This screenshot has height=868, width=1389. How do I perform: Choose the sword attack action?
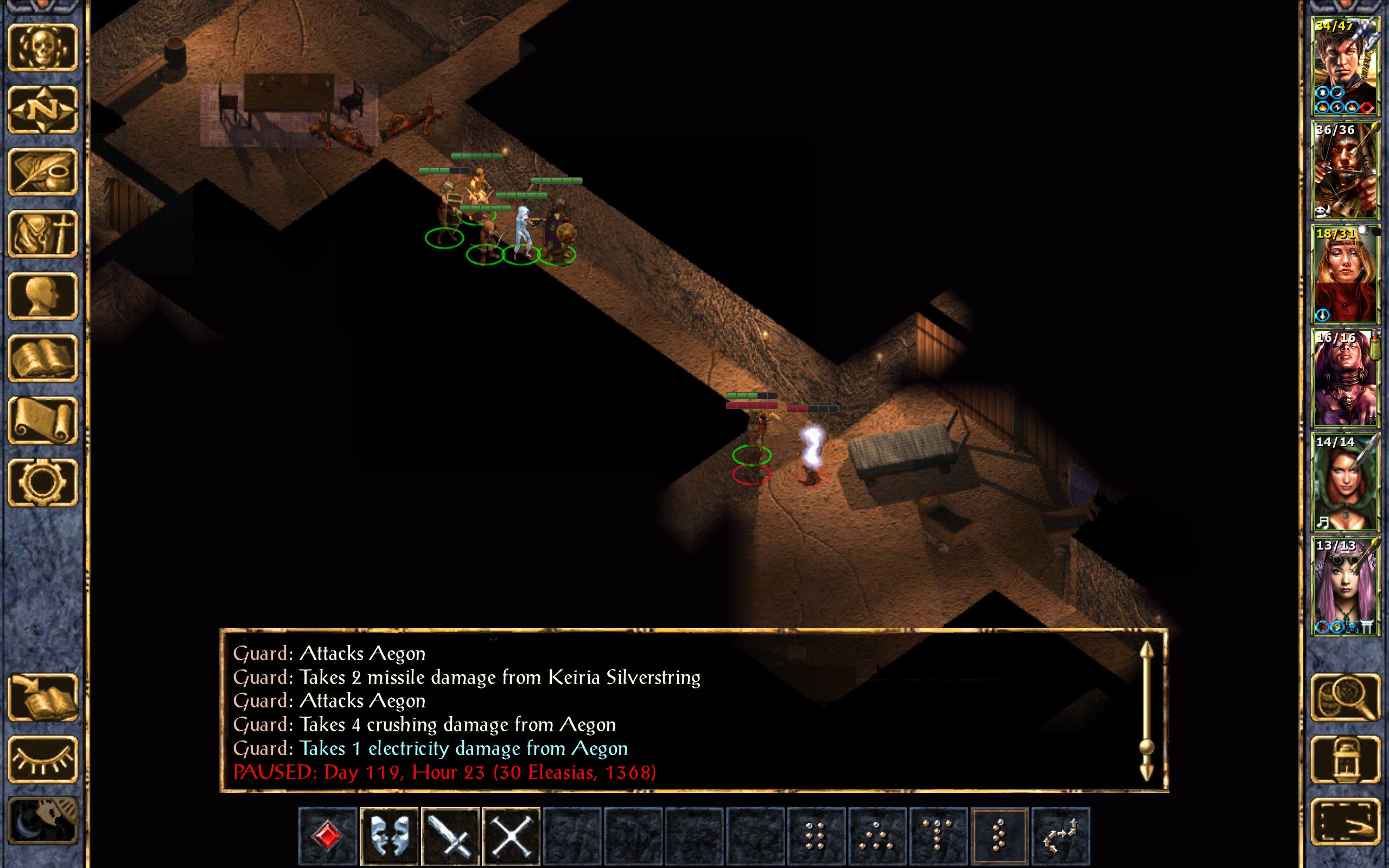[x=450, y=836]
